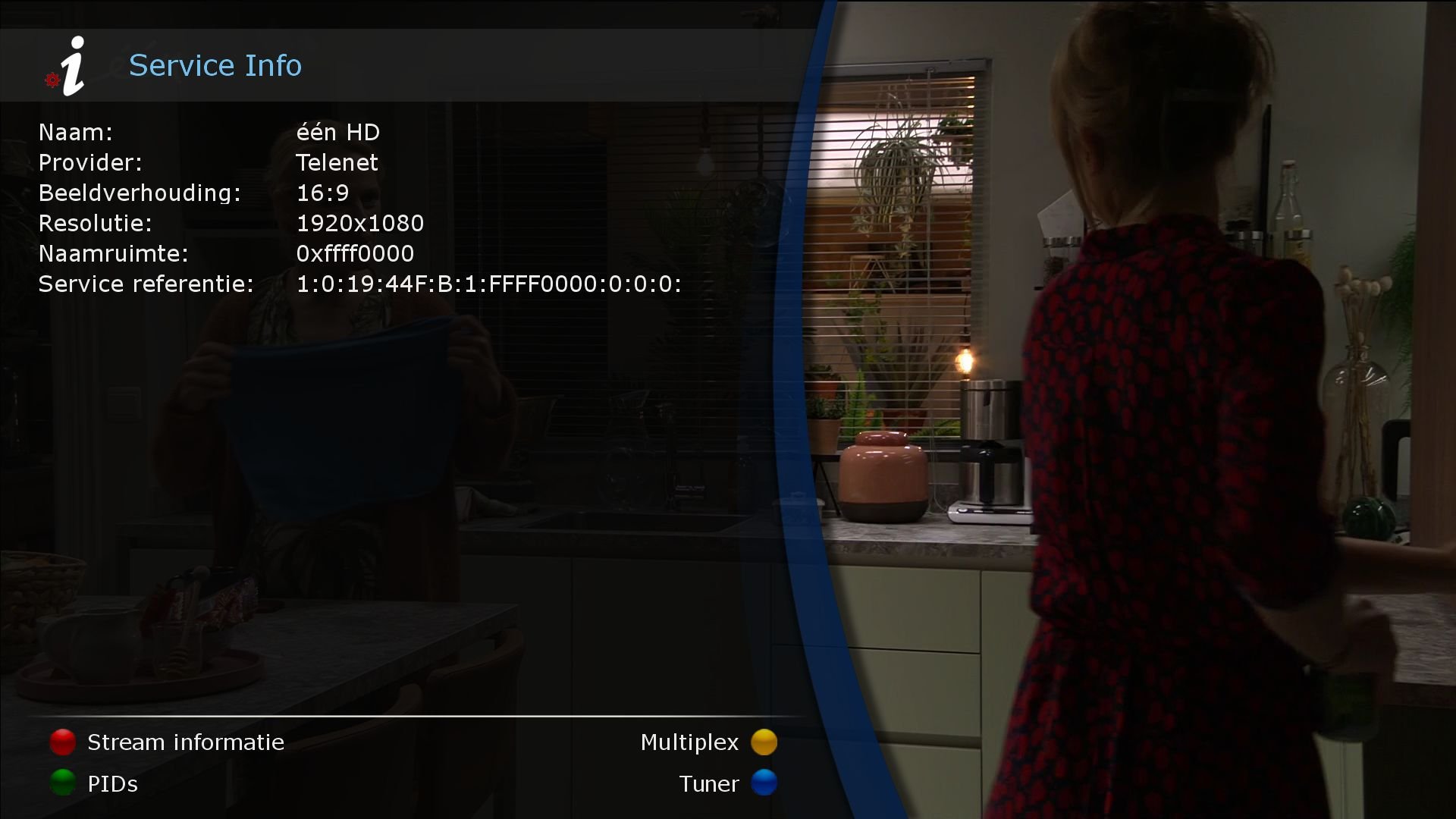Select the channel name 'één HD'

[x=338, y=132]
